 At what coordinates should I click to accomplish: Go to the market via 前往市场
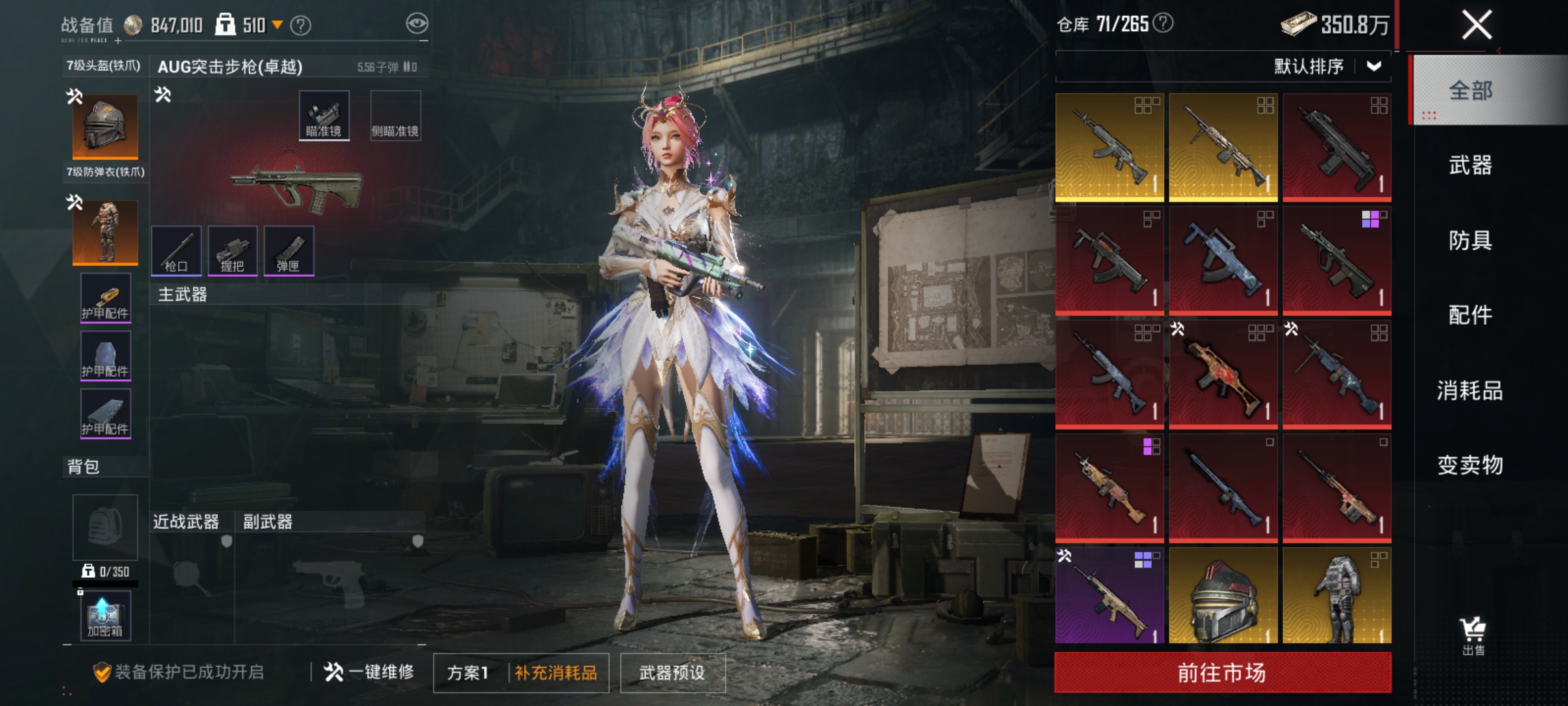coord(1222,673)
